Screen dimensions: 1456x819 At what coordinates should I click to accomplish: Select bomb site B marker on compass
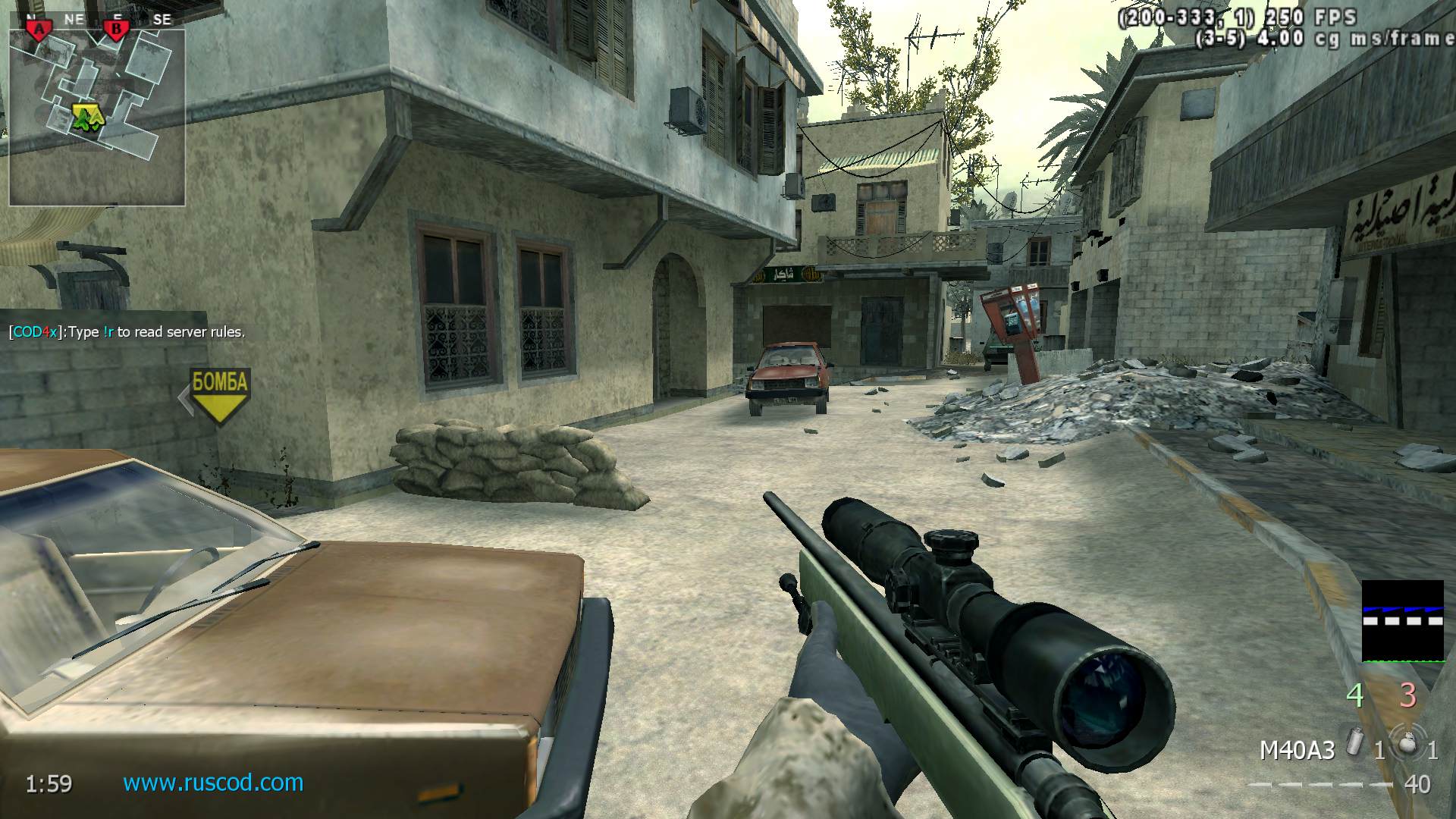point(117,30)
